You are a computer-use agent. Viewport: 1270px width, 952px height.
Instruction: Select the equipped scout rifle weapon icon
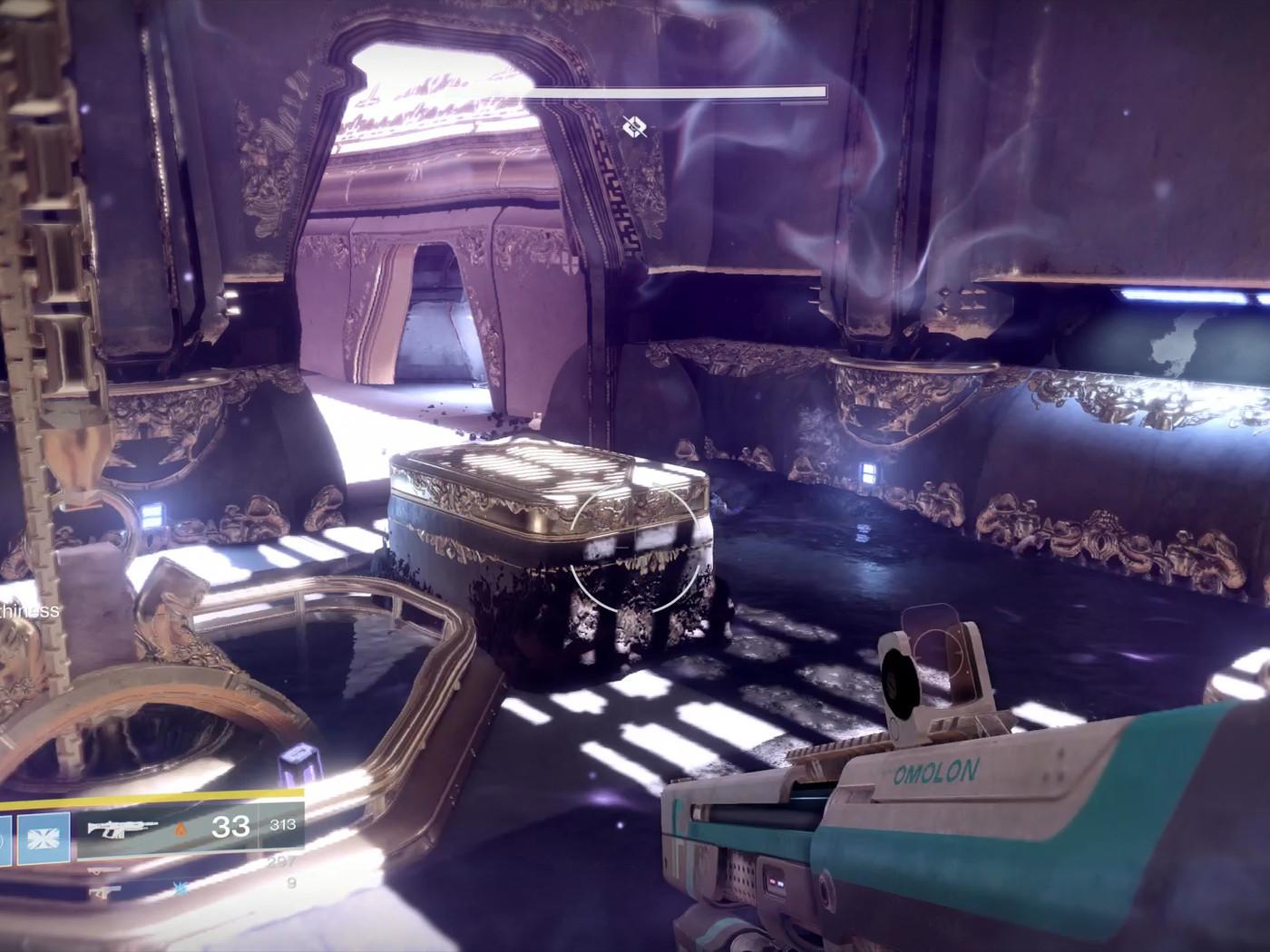(122, 828)
